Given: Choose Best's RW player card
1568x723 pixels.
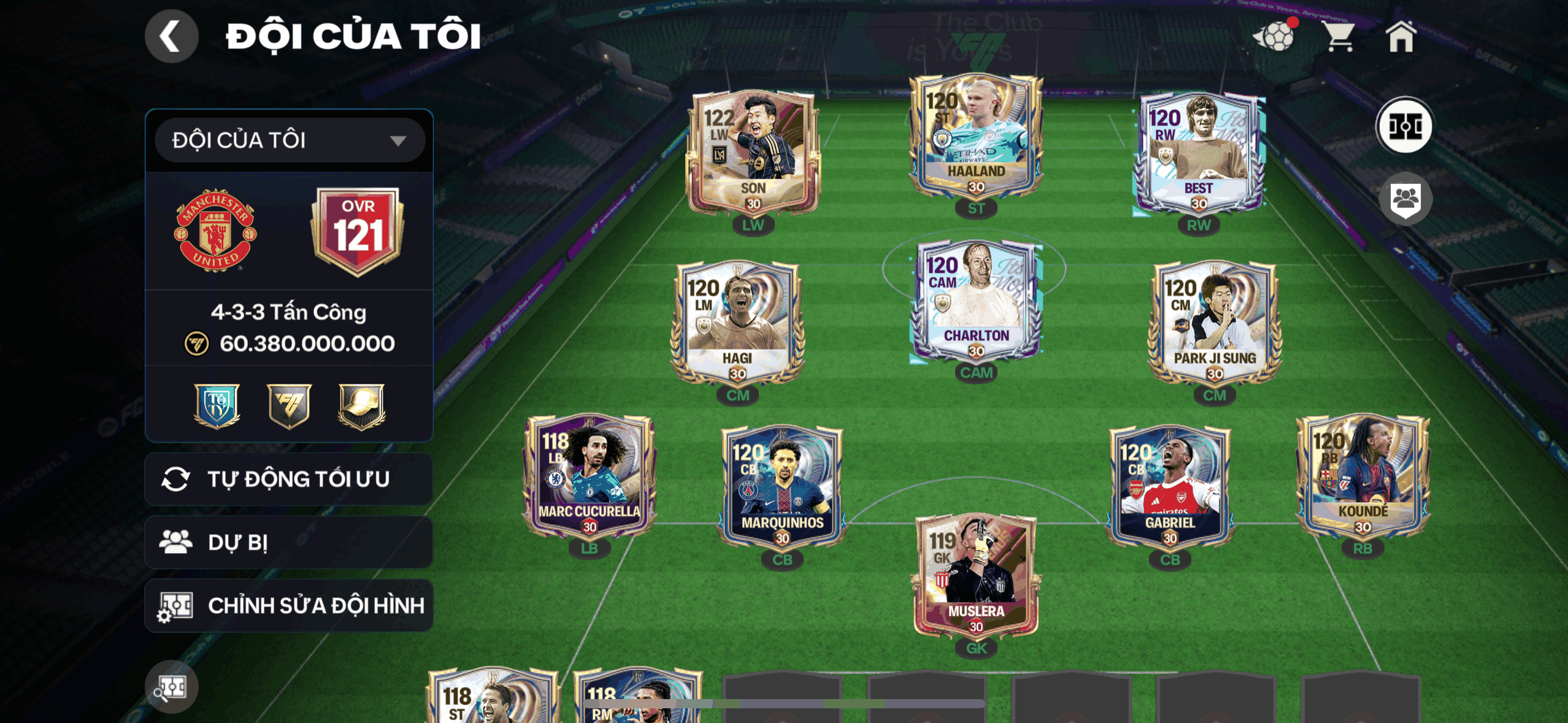Looking at the screenshot, I should point(1198,153).
